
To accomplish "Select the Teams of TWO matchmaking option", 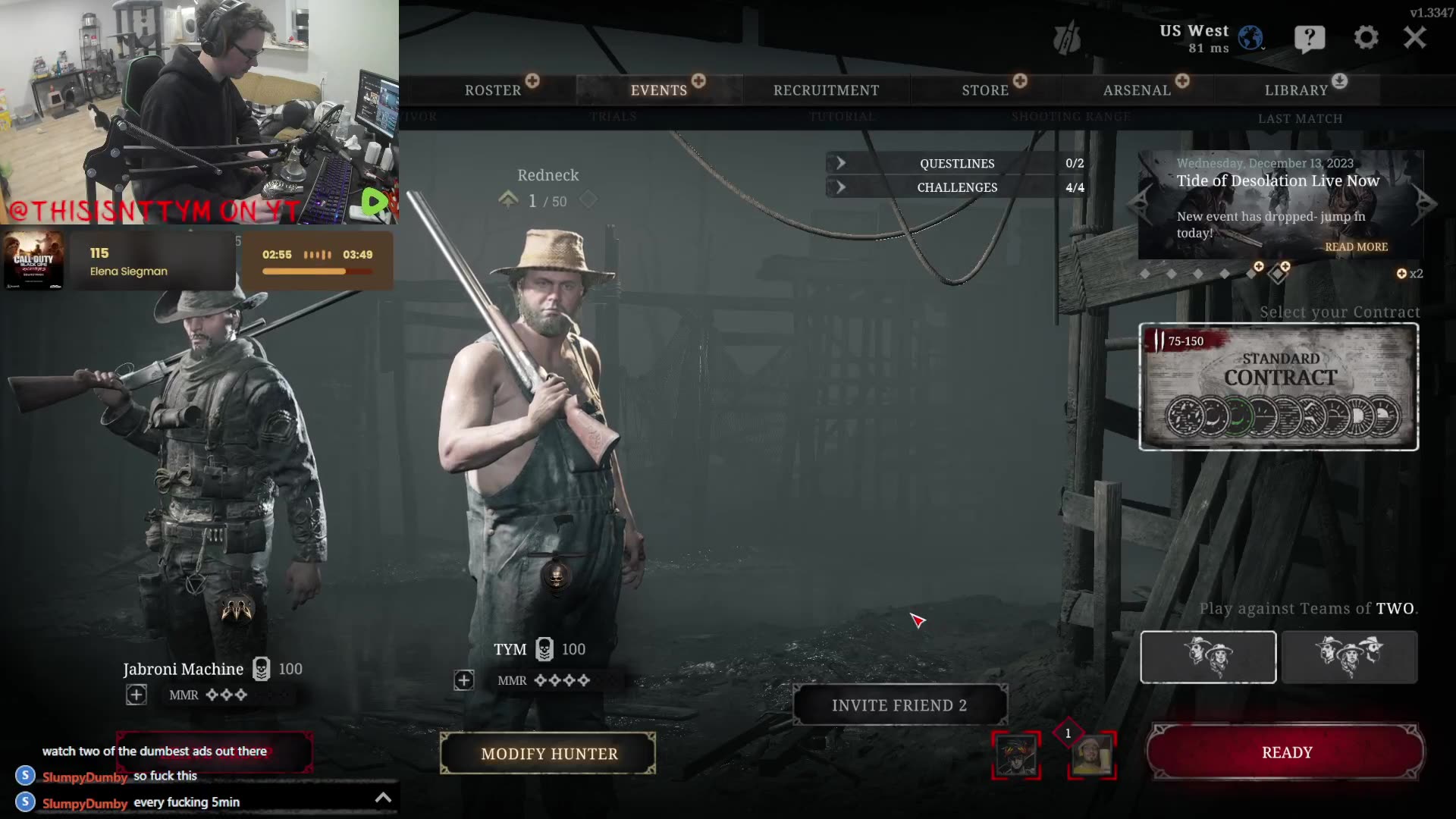I will [x=1207, y=657].
